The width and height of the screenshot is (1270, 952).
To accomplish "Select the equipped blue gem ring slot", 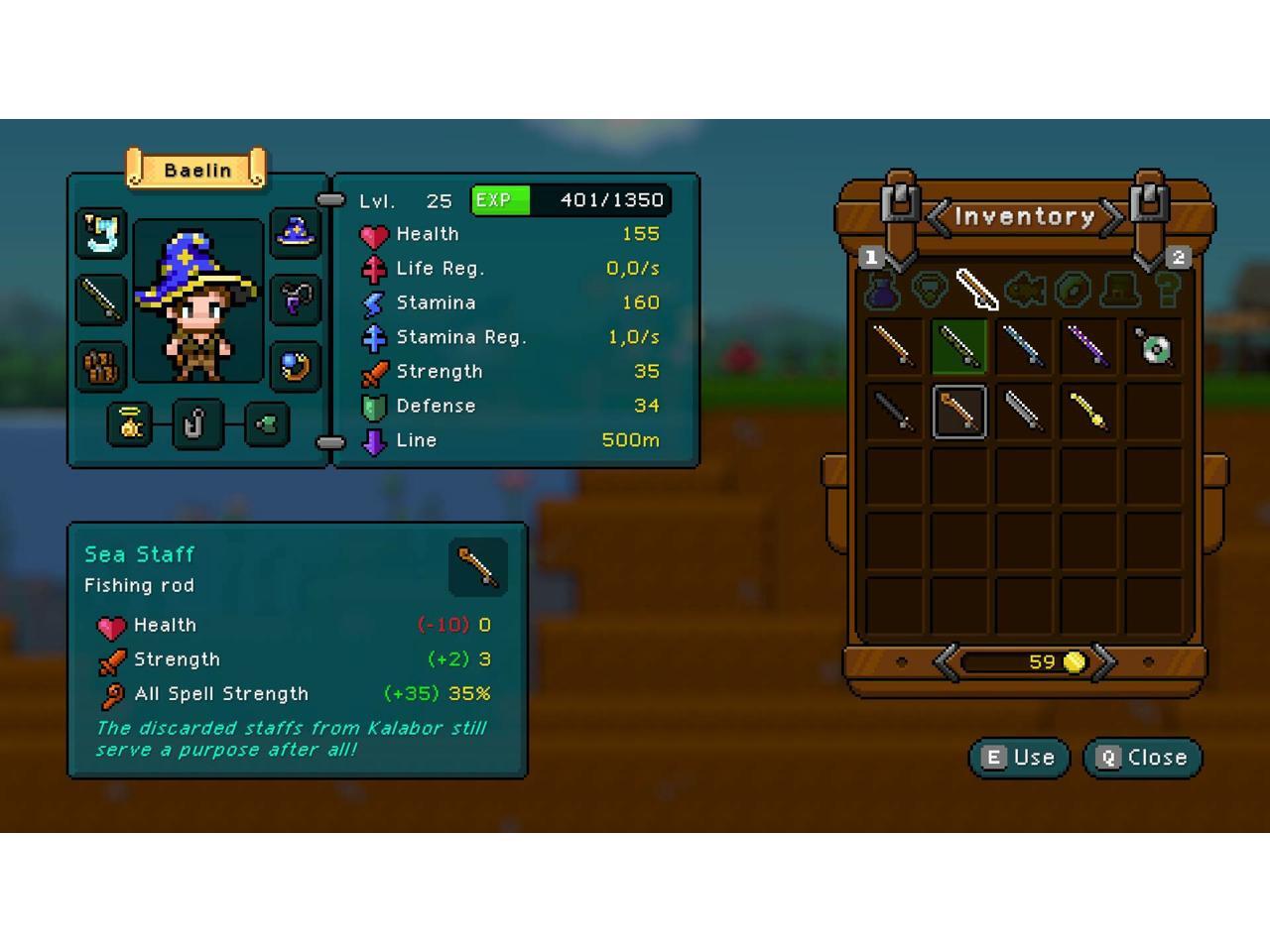I will (295, 366).
